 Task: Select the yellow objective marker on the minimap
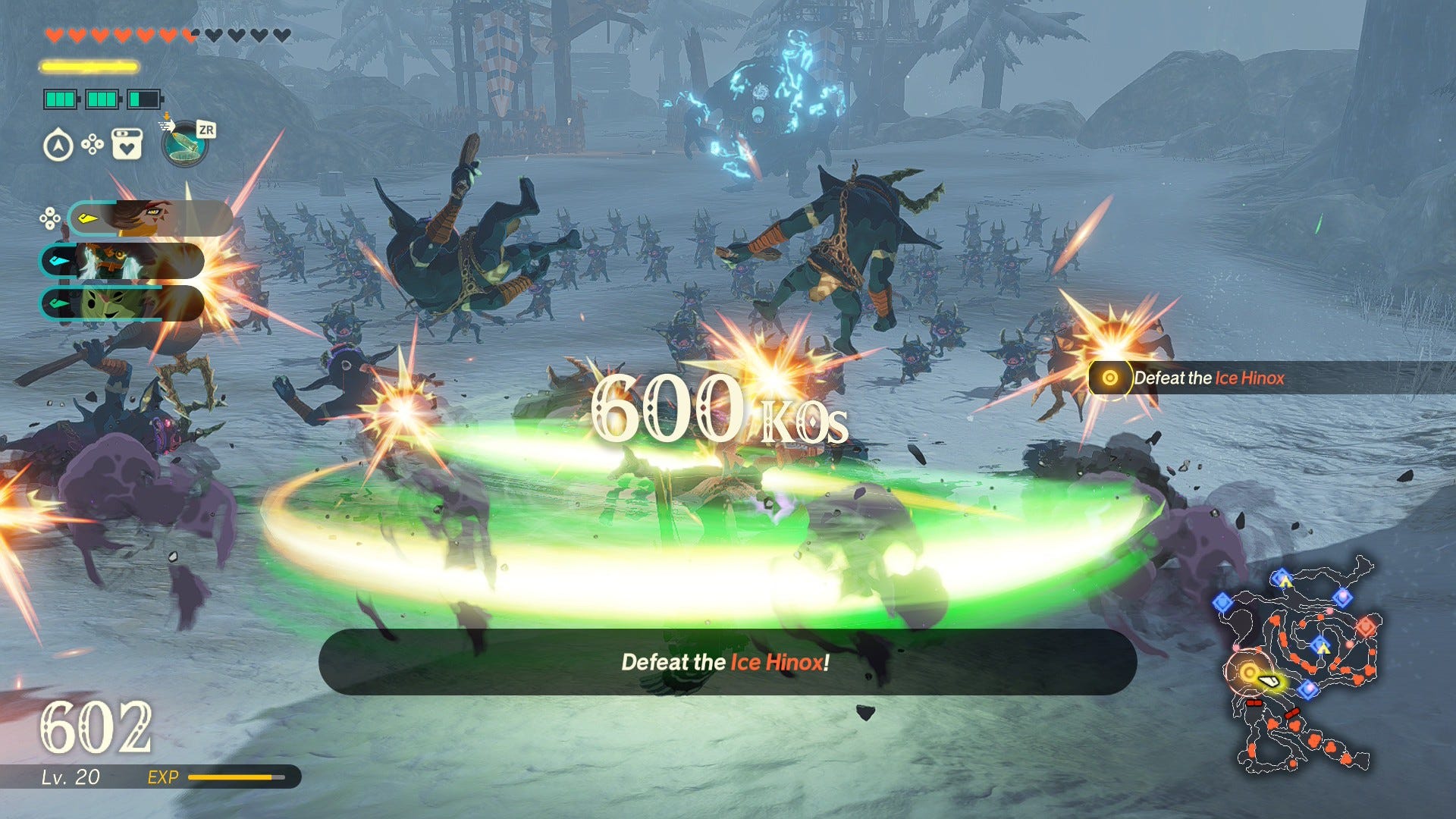pos(1249,672)
